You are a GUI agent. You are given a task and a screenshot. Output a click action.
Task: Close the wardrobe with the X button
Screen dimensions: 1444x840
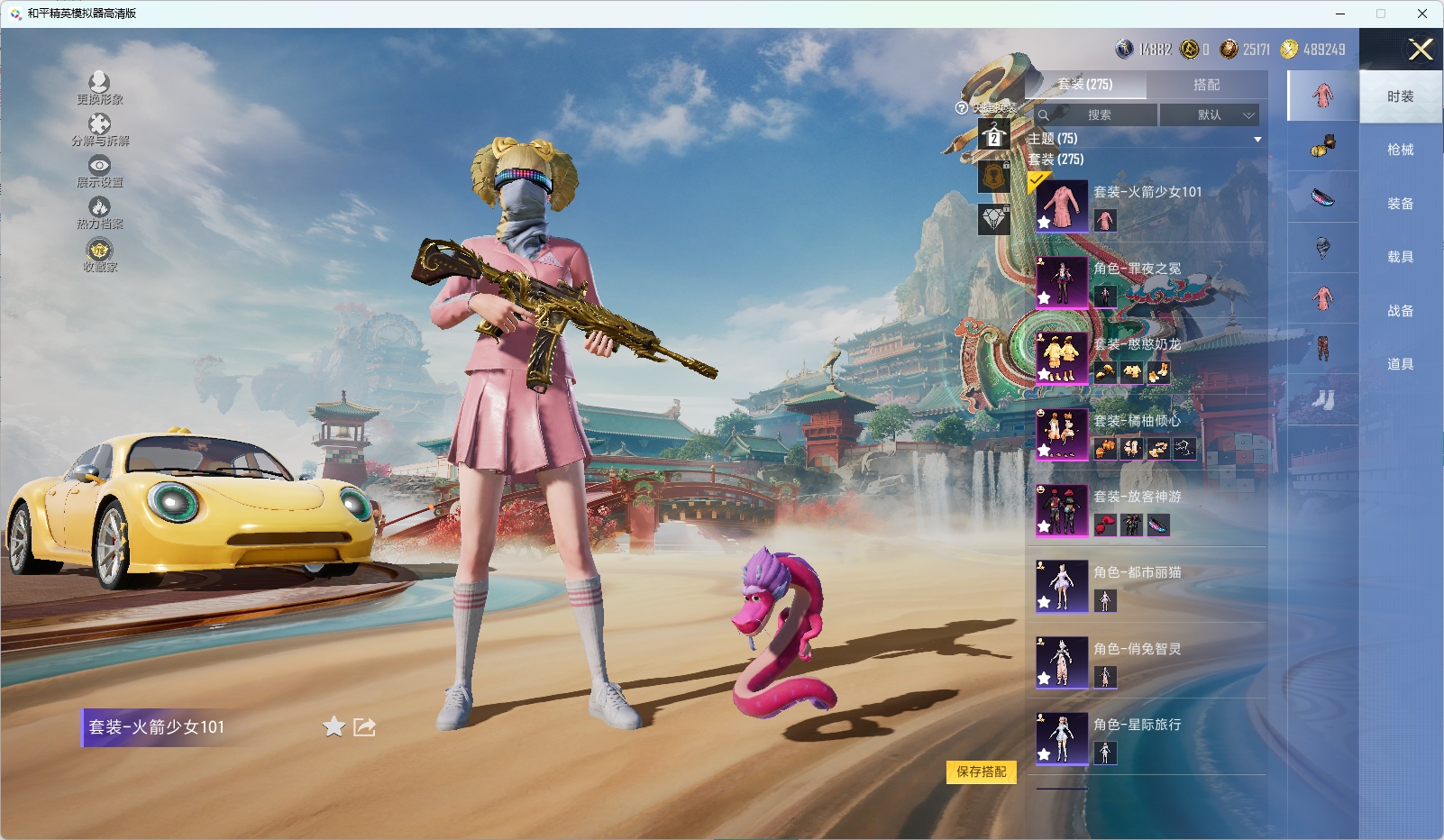(1421, 50)
